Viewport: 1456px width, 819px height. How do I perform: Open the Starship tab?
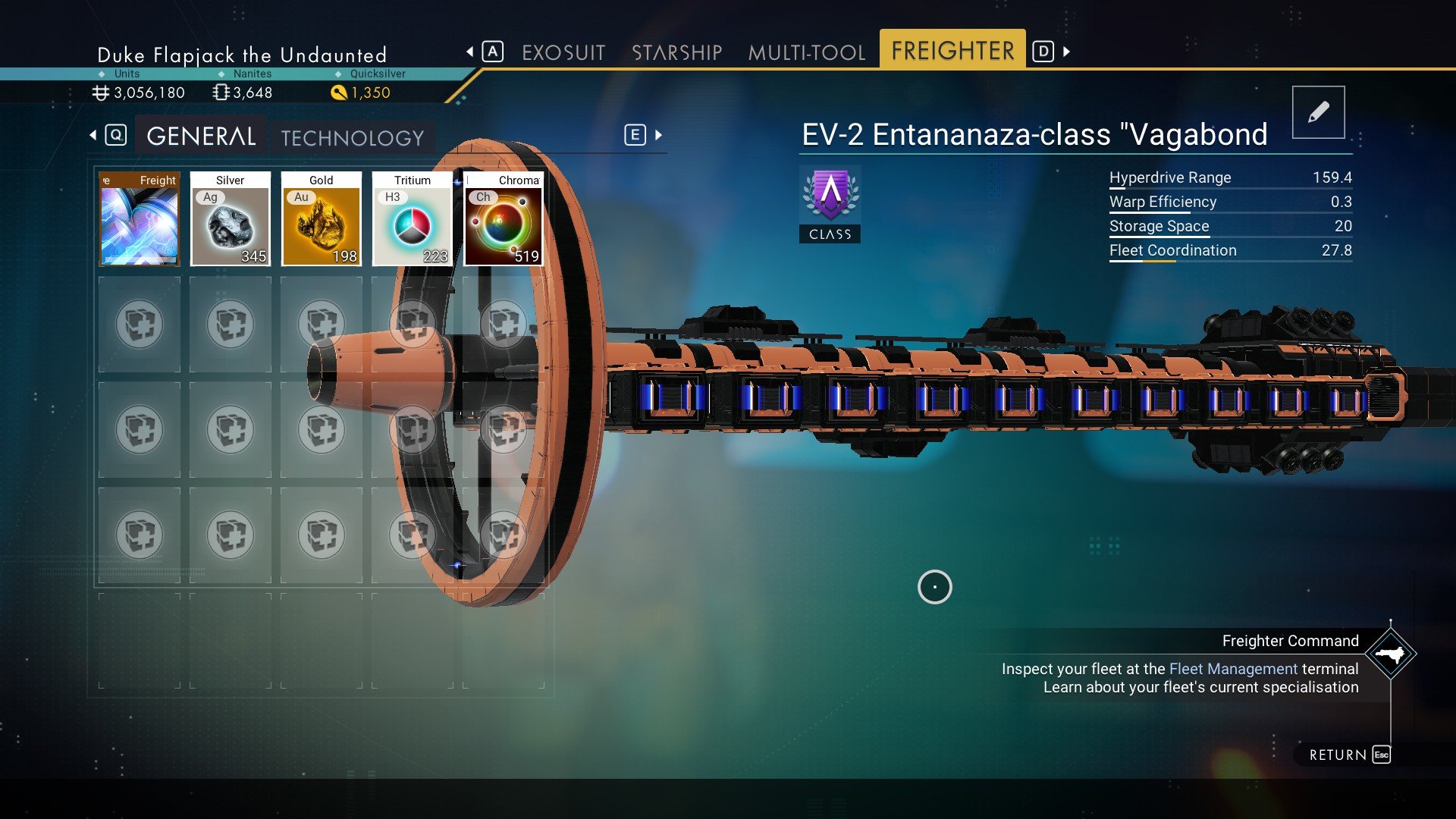click(x=676, y=52)
